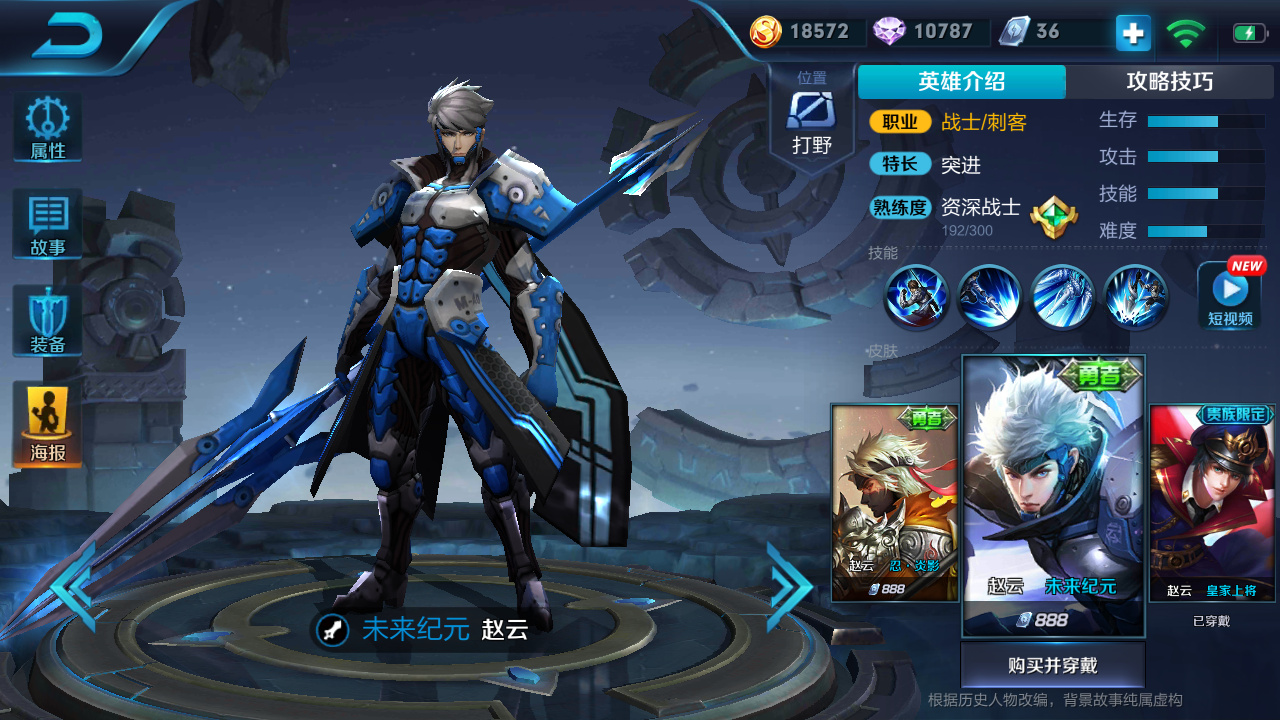
Task: Buy and equip skin with 购买并穿戴
Action: pyautogui.click(x=1052, y=666)
